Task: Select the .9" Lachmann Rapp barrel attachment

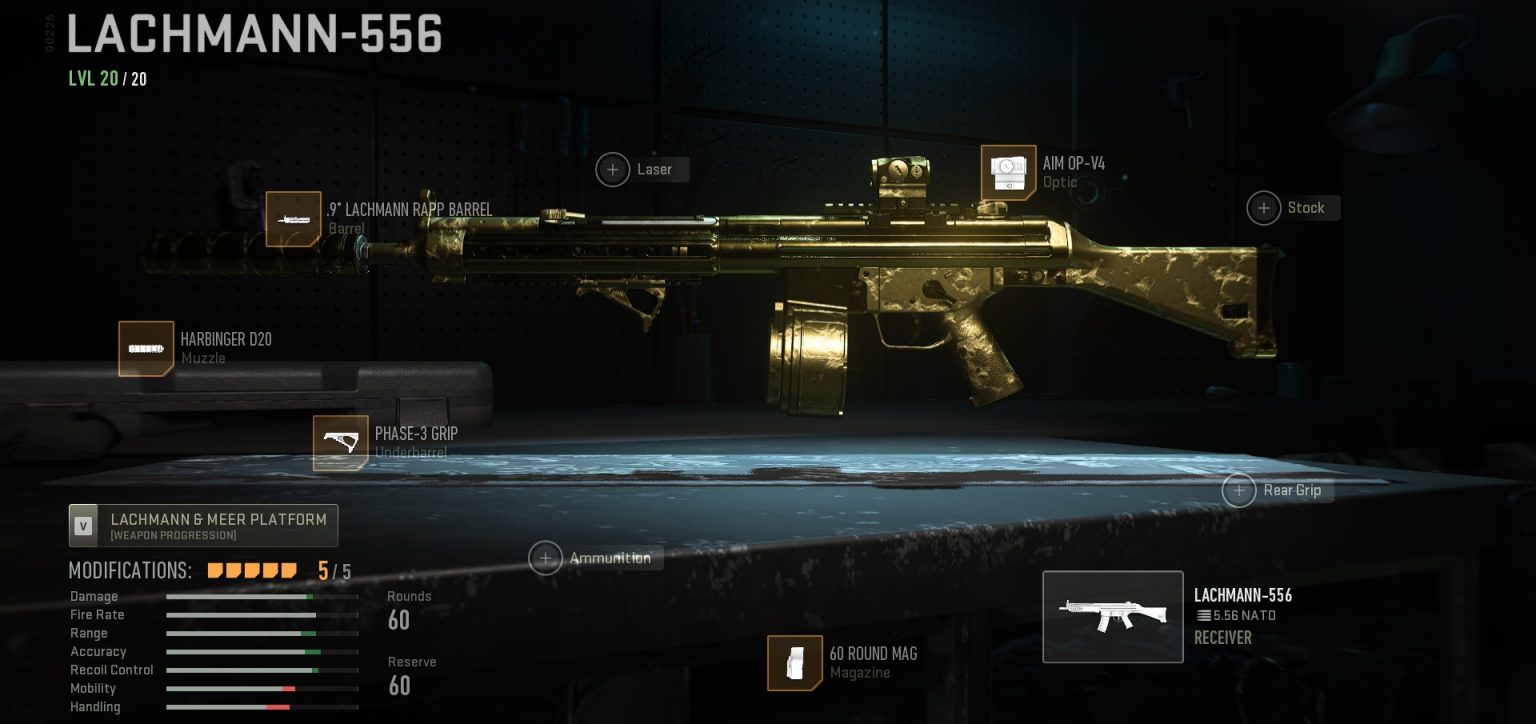Action: [293, 219]
